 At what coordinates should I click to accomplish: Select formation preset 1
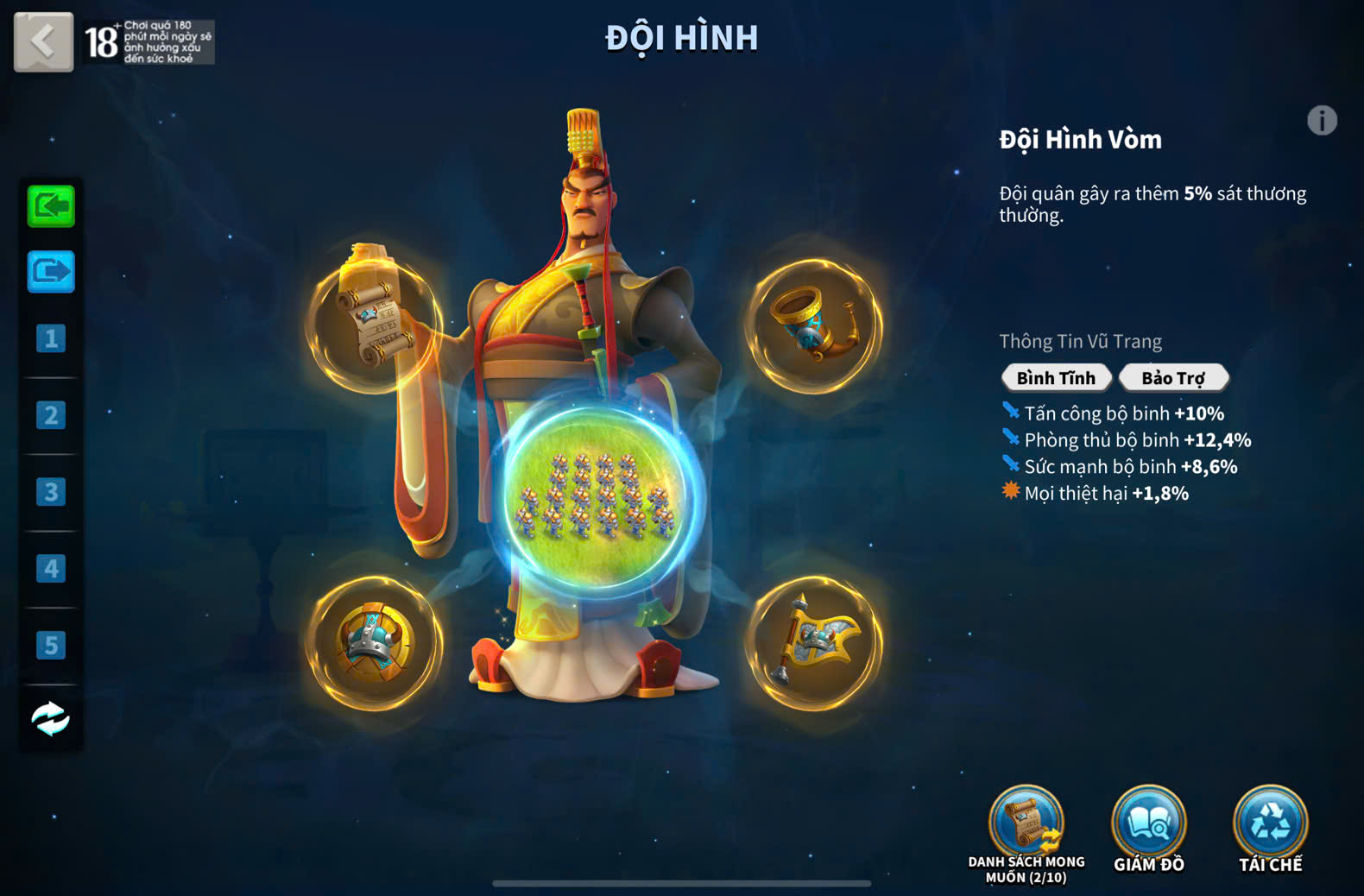tap(51, 338)
